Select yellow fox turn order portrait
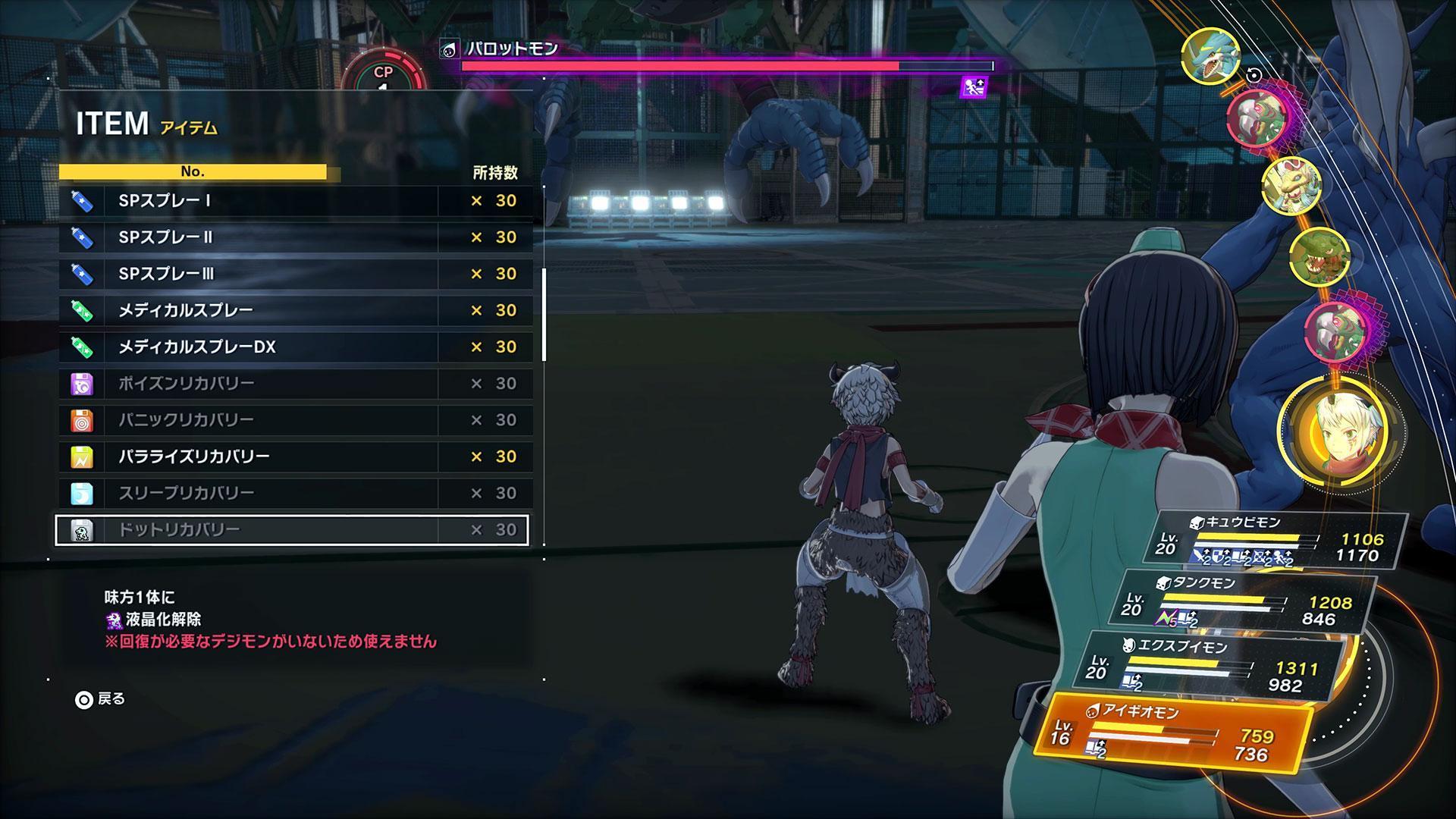Viewport: 1456px width, 819px height. pyautogui.click(x=1291, y=184)
